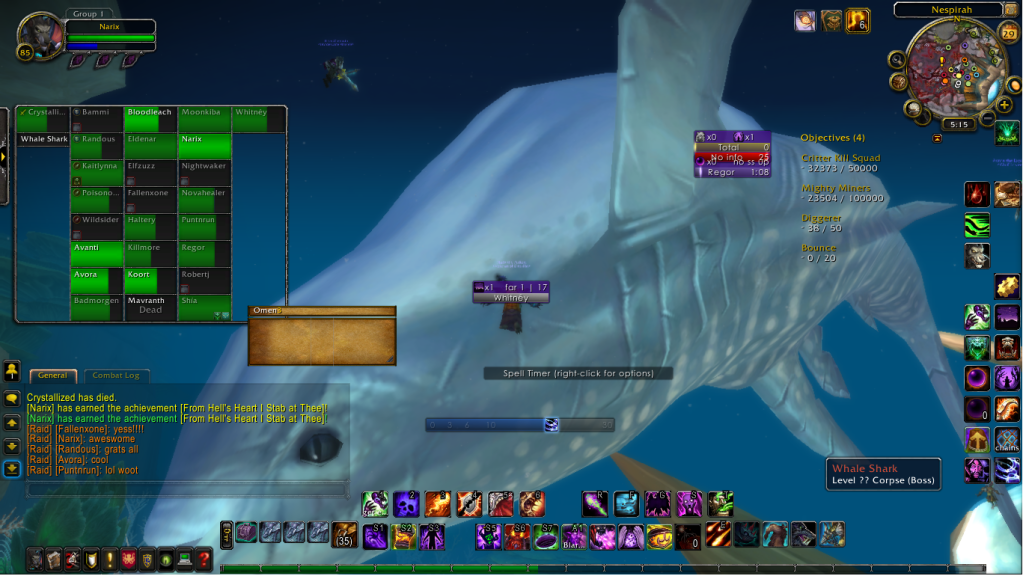Image resolution: width=1023 pixels, height=576 pixels.
Task: Click the 5:15 clock under the minimap
Action: (958, 125)
